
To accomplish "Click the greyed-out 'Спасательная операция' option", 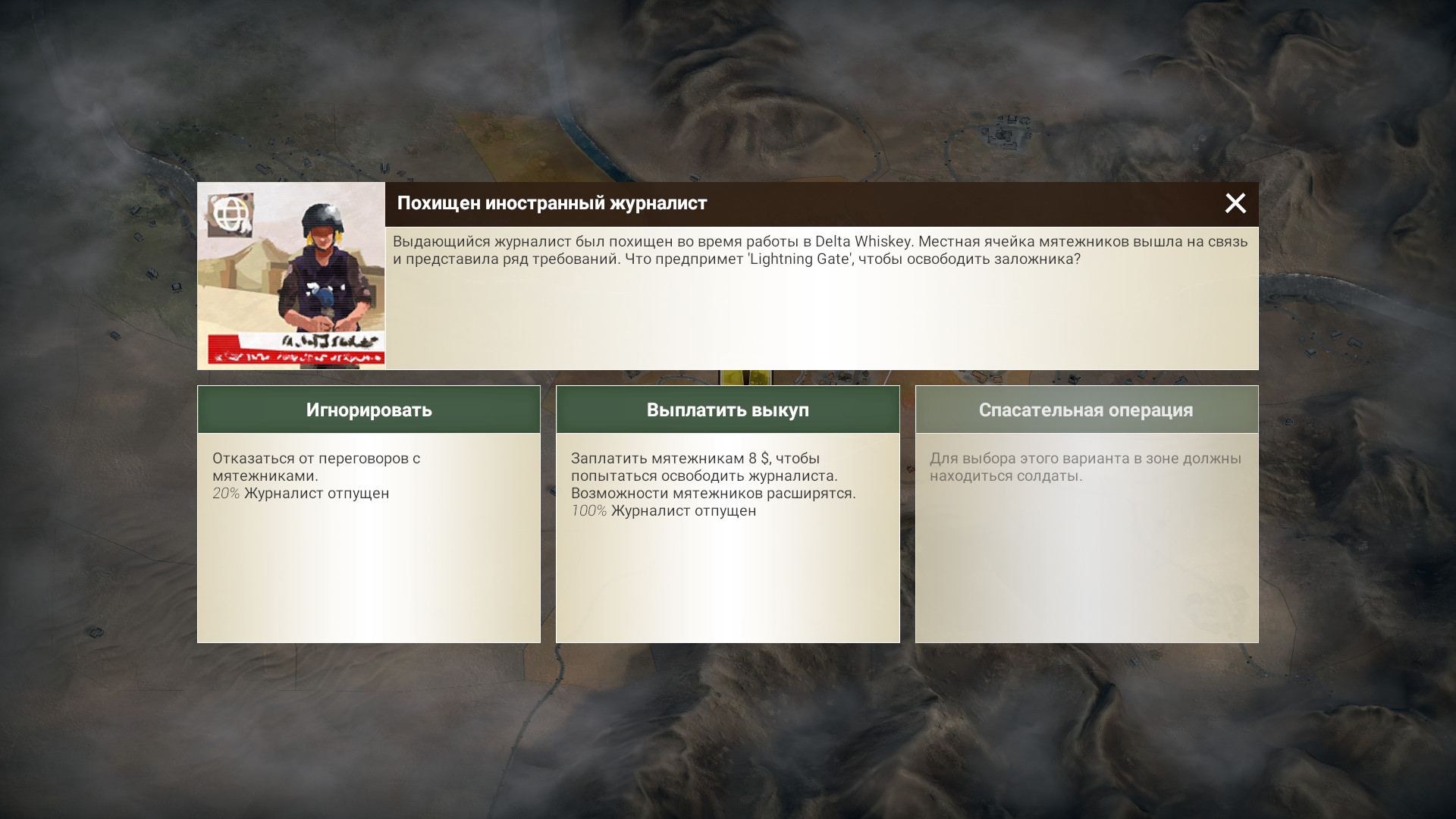I will pyautogui.click(x=1086, y=409).
